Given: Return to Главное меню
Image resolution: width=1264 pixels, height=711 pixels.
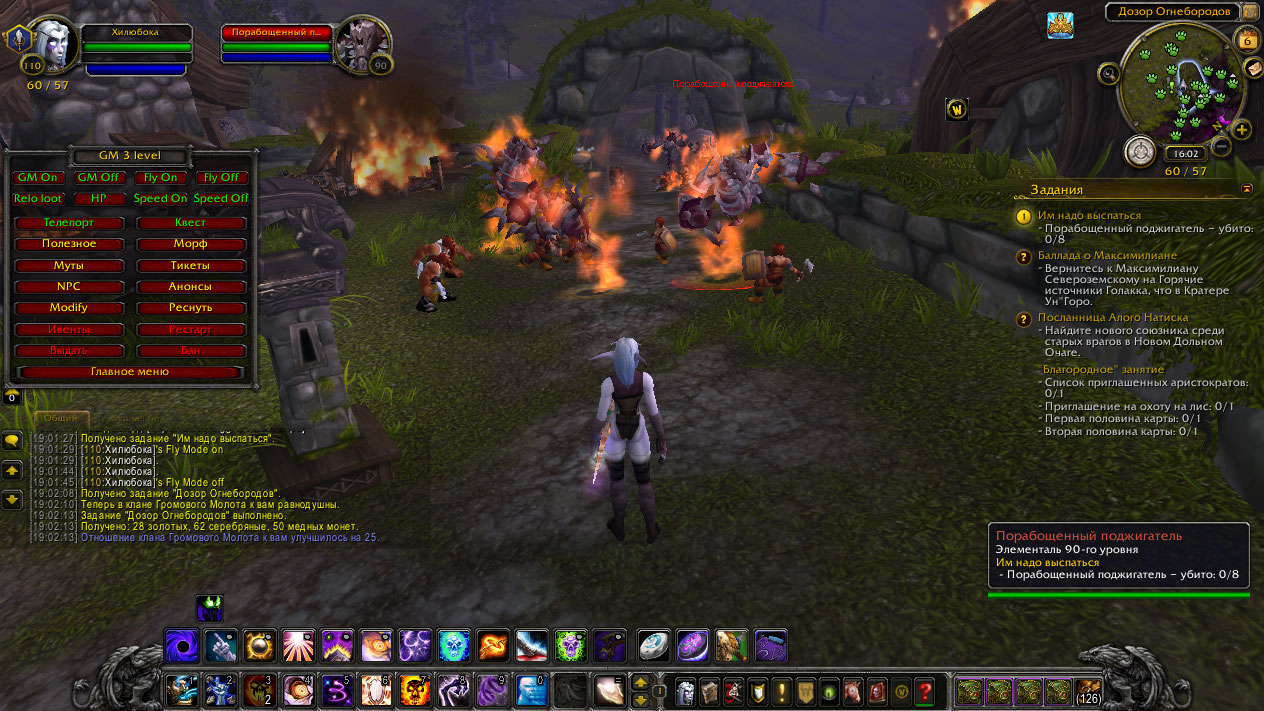Looking at the screenshot, I should pos(130,372).
